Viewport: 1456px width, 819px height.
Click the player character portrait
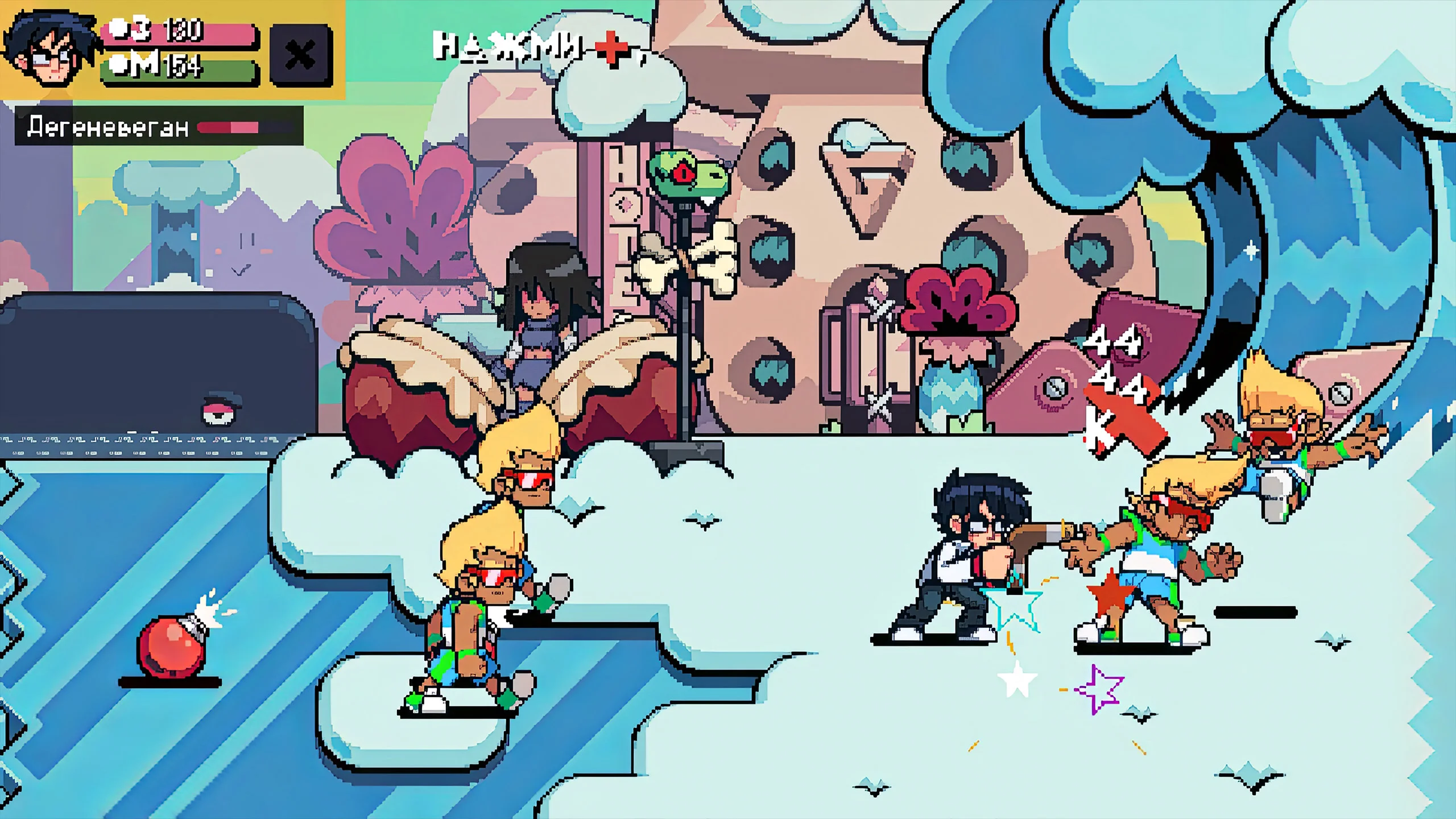pos(49,48)
